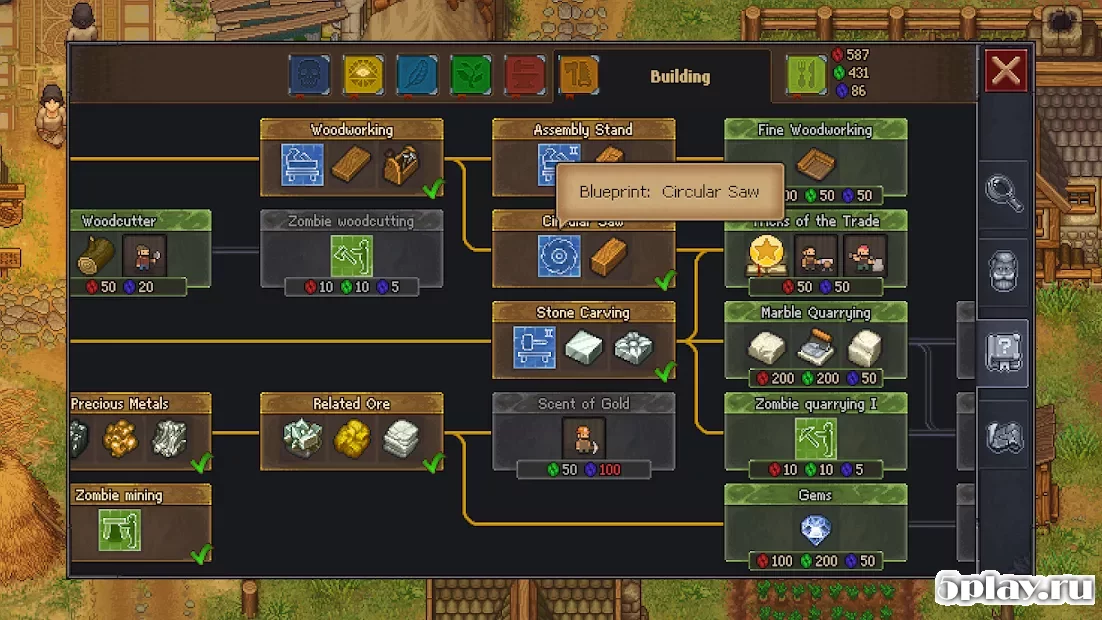This screenshot has height=620, width=1102.
Task: Click the Stone Carving technology node
Action: click(x=583, y=342)
